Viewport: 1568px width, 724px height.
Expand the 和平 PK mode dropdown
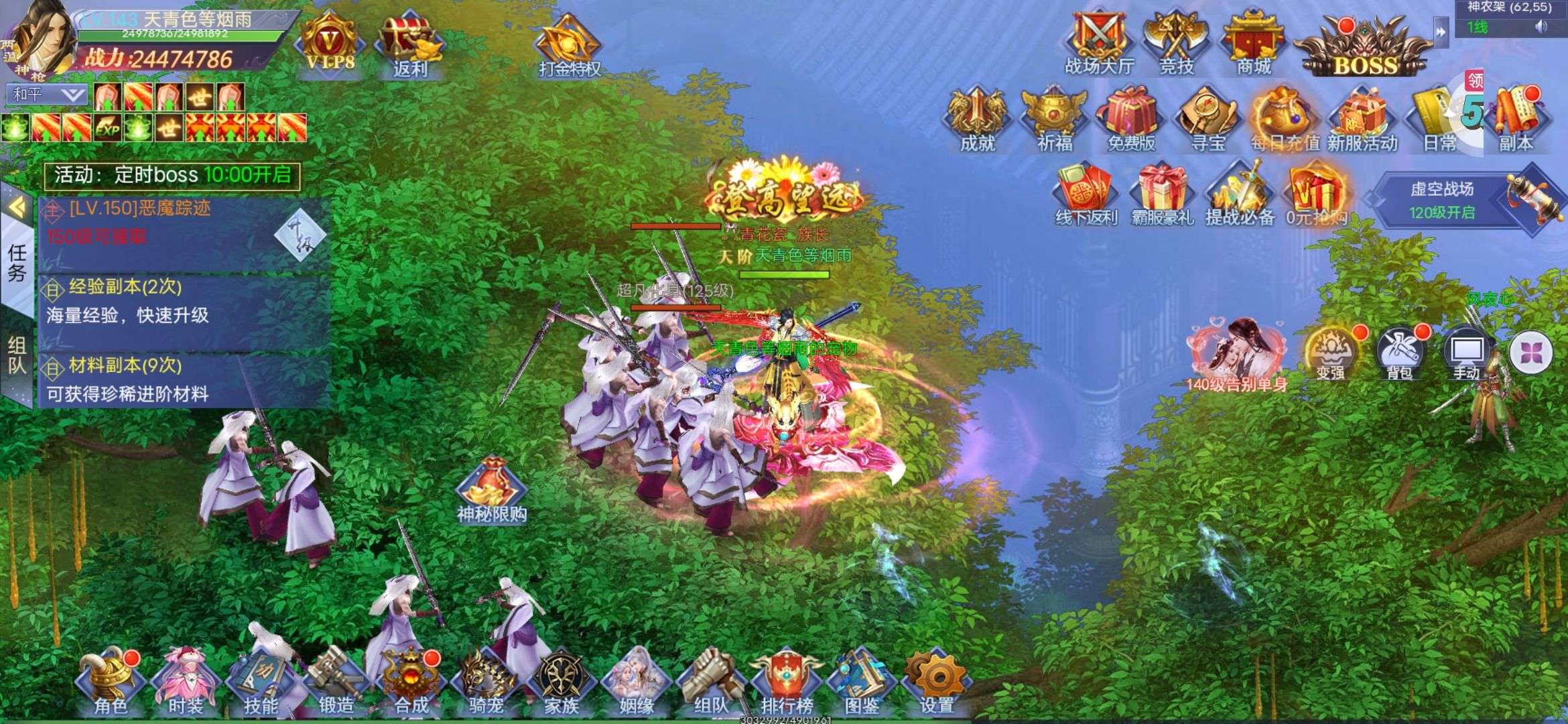pos(48,95)
